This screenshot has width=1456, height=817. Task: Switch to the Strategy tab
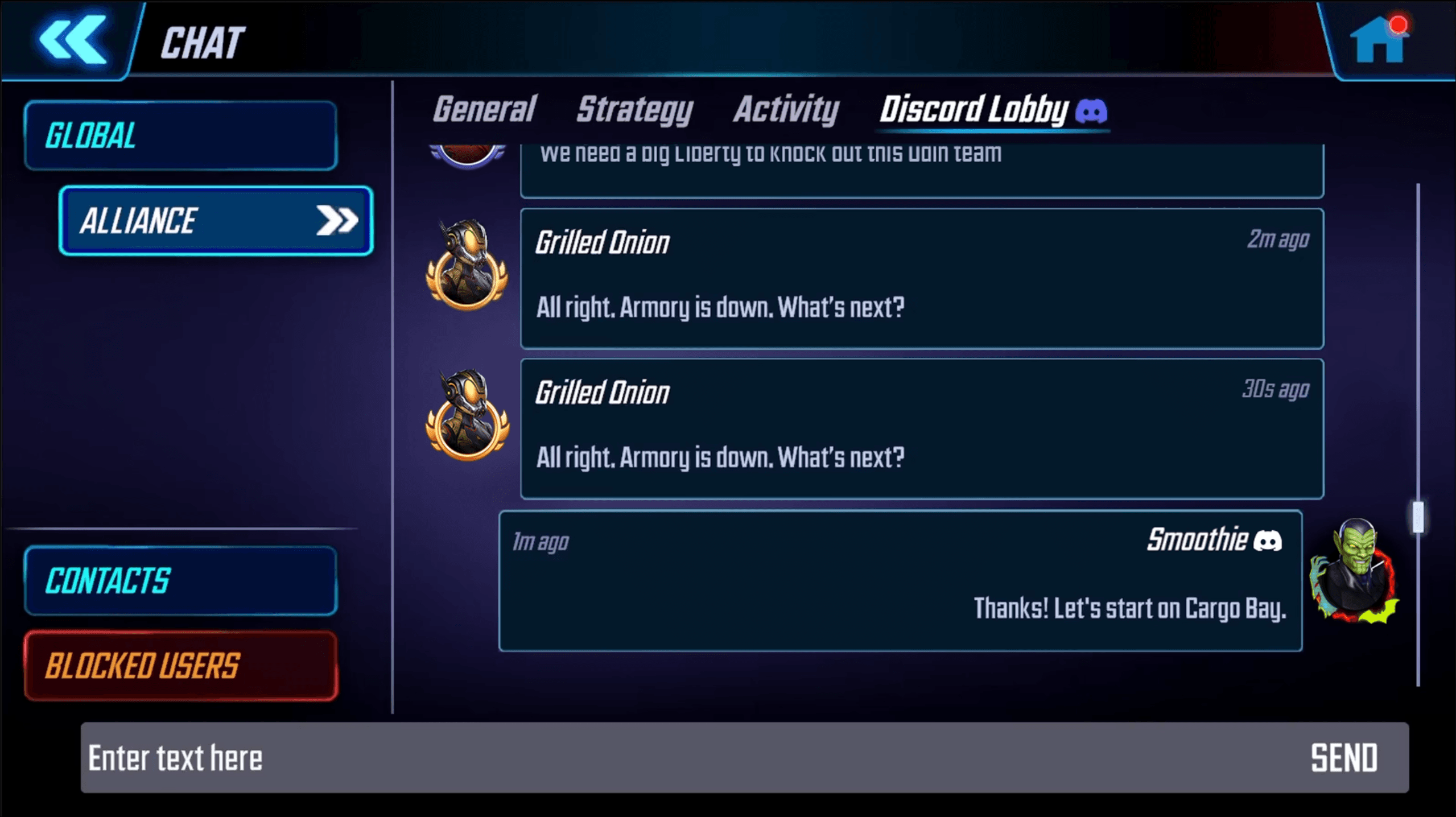(x=634, y=110)
